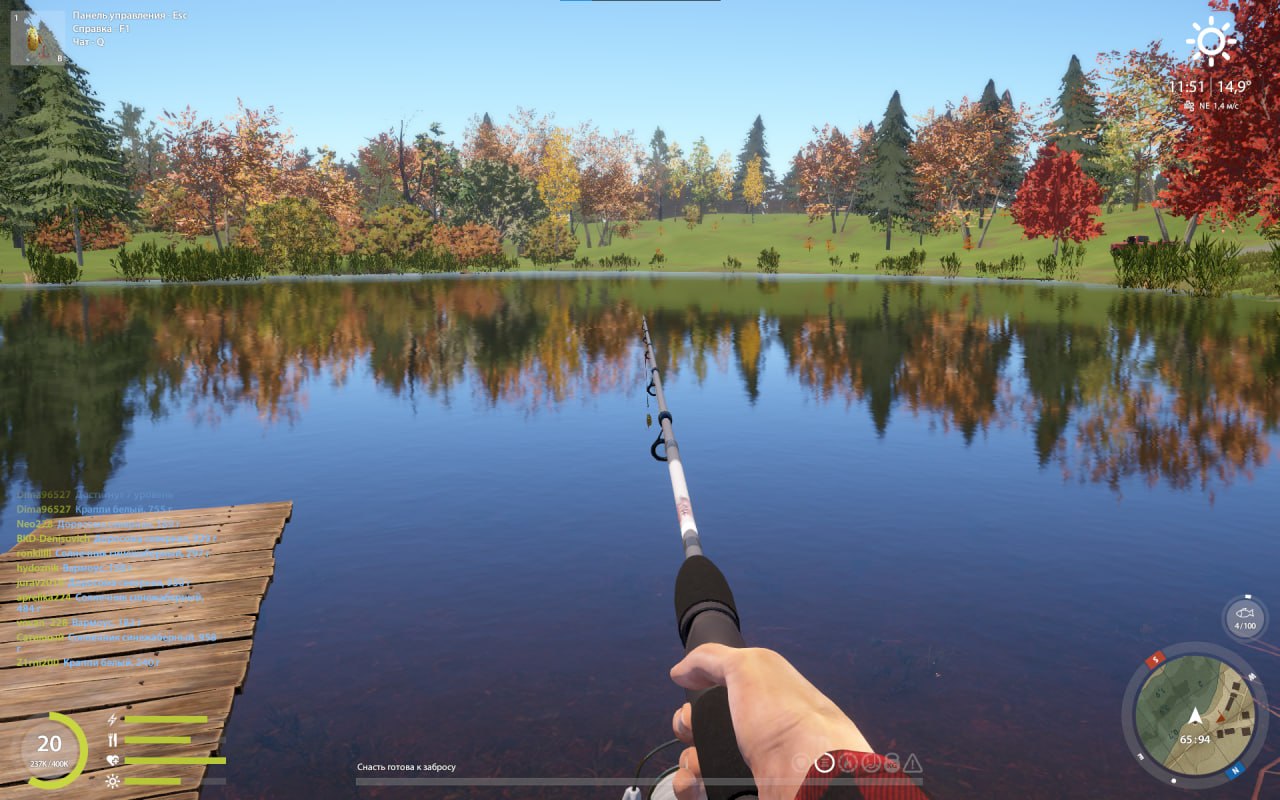Image resolution: width=1280 pixels, height=800 pixels.
Task: Click the KG scale icon to weigh your catch
Action: point(893,762)
